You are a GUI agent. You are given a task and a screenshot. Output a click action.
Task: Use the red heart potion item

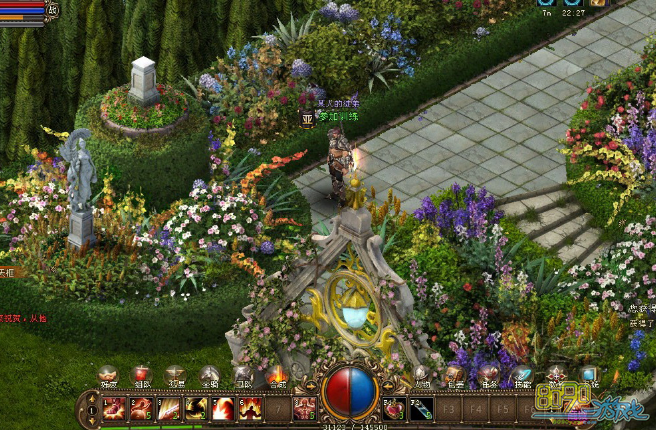click(394, 408)
